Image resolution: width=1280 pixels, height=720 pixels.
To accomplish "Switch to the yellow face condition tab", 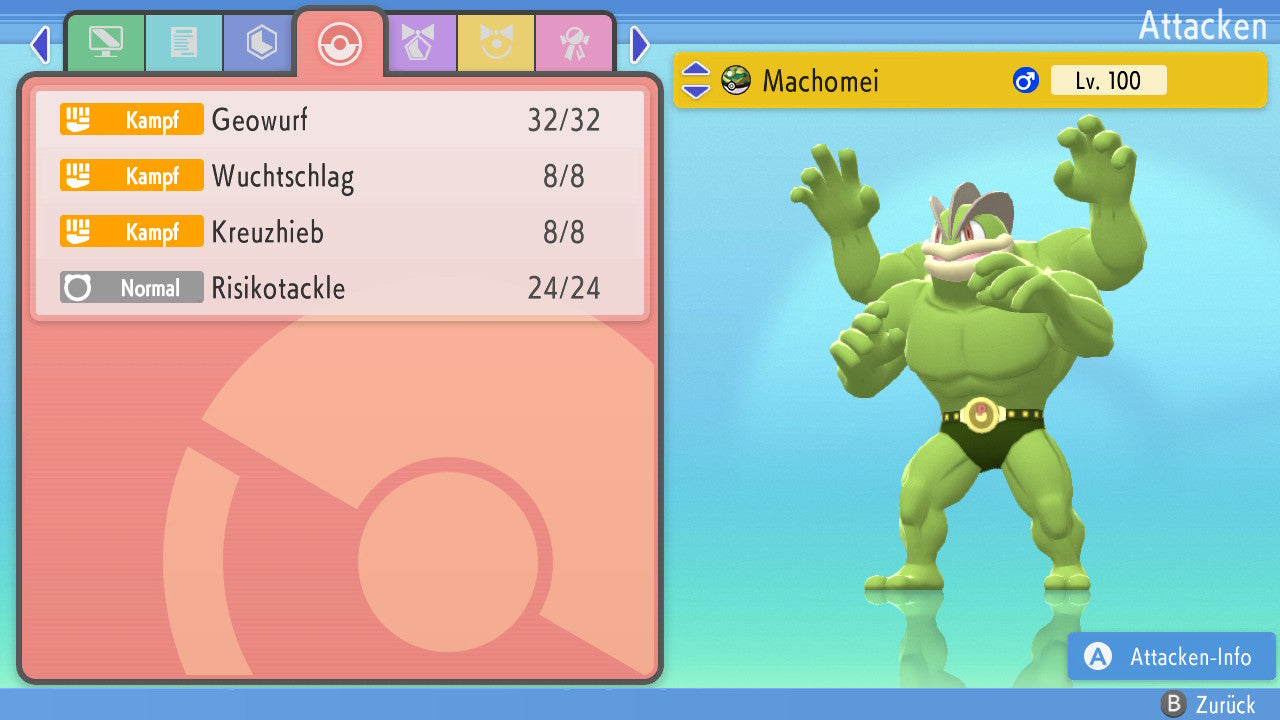I will click(x=495, y=43).
